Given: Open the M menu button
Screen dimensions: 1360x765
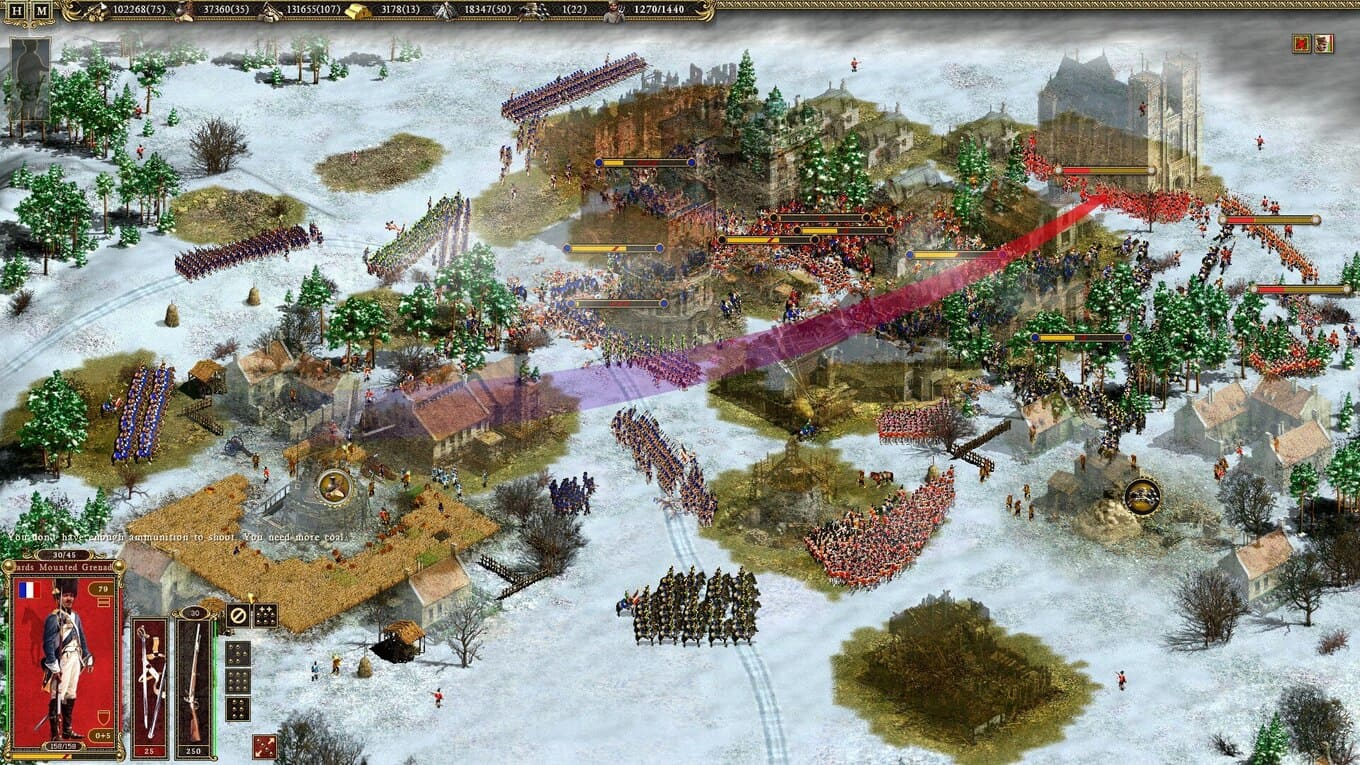Looking at the screenshot, I should [41, 12].
